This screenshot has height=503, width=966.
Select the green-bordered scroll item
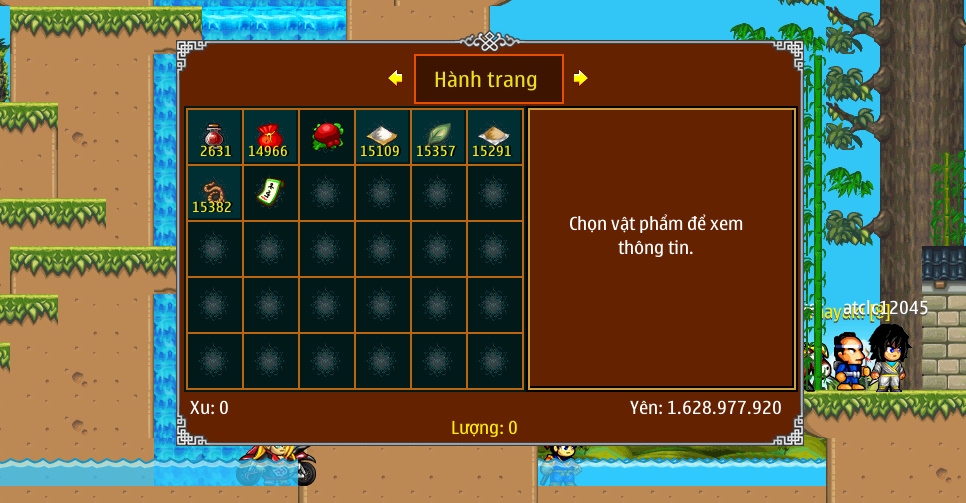point(270,191)
